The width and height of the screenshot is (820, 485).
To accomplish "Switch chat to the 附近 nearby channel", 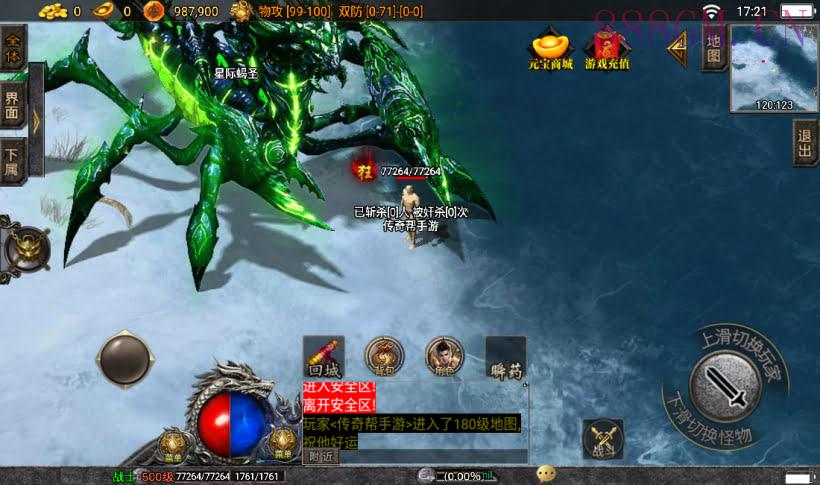I will click(320, 456).
